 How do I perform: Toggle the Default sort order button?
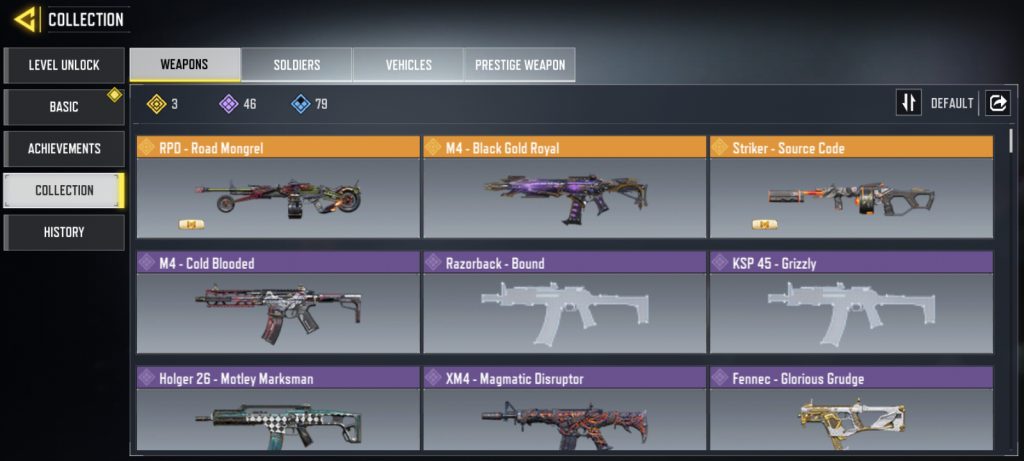coord(909,103)
